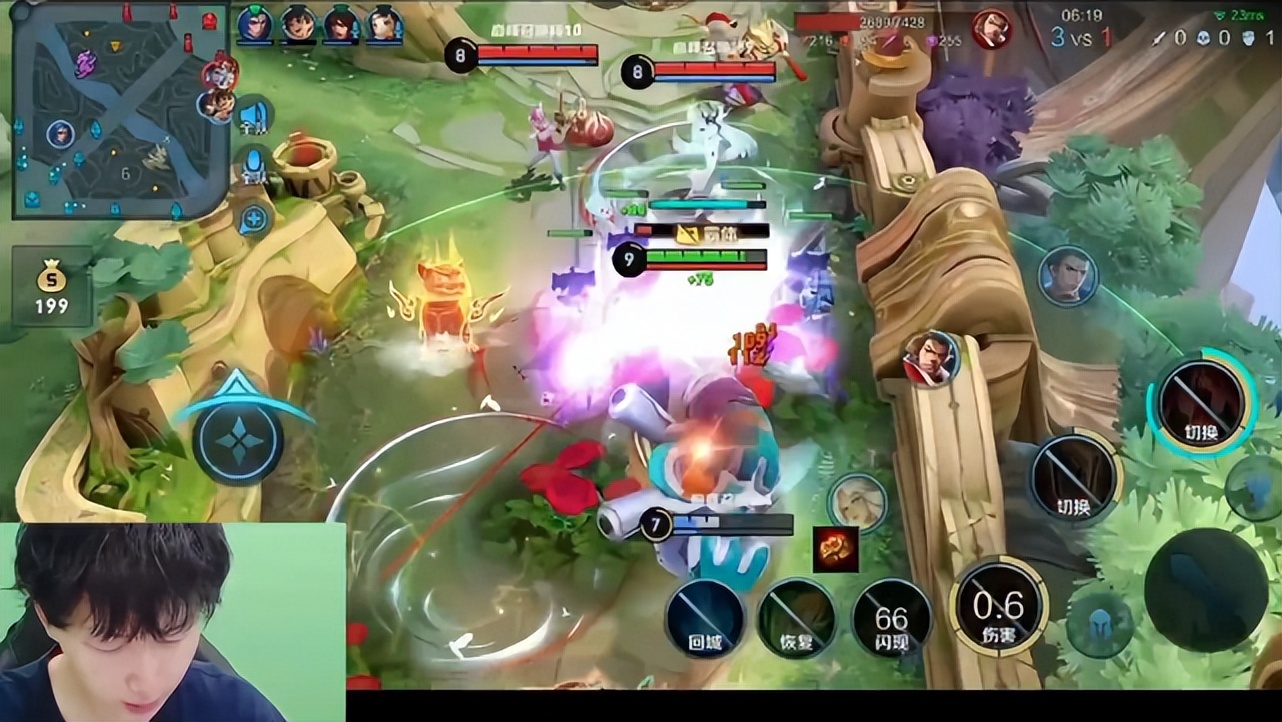The width and height of the screenshot is (1282, 722).
Task: Hit the large basic attack button
Action: 1205,589
